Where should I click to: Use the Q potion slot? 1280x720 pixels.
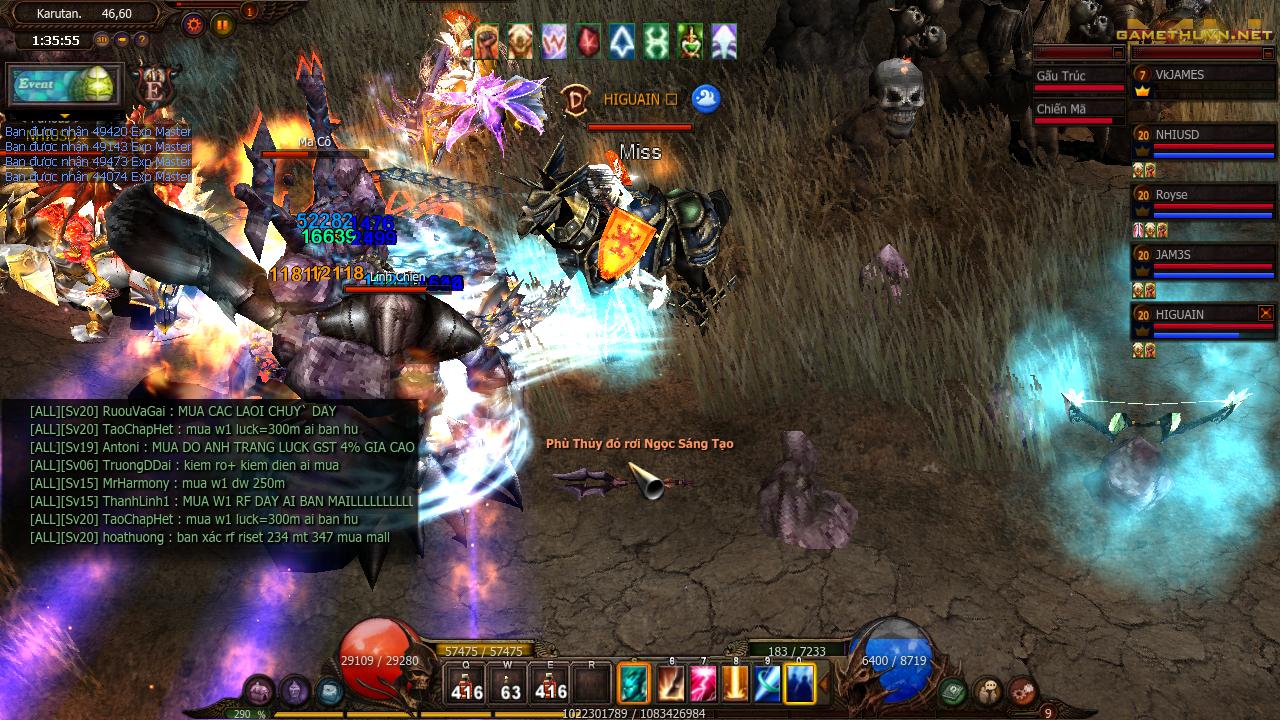point(467,684)
